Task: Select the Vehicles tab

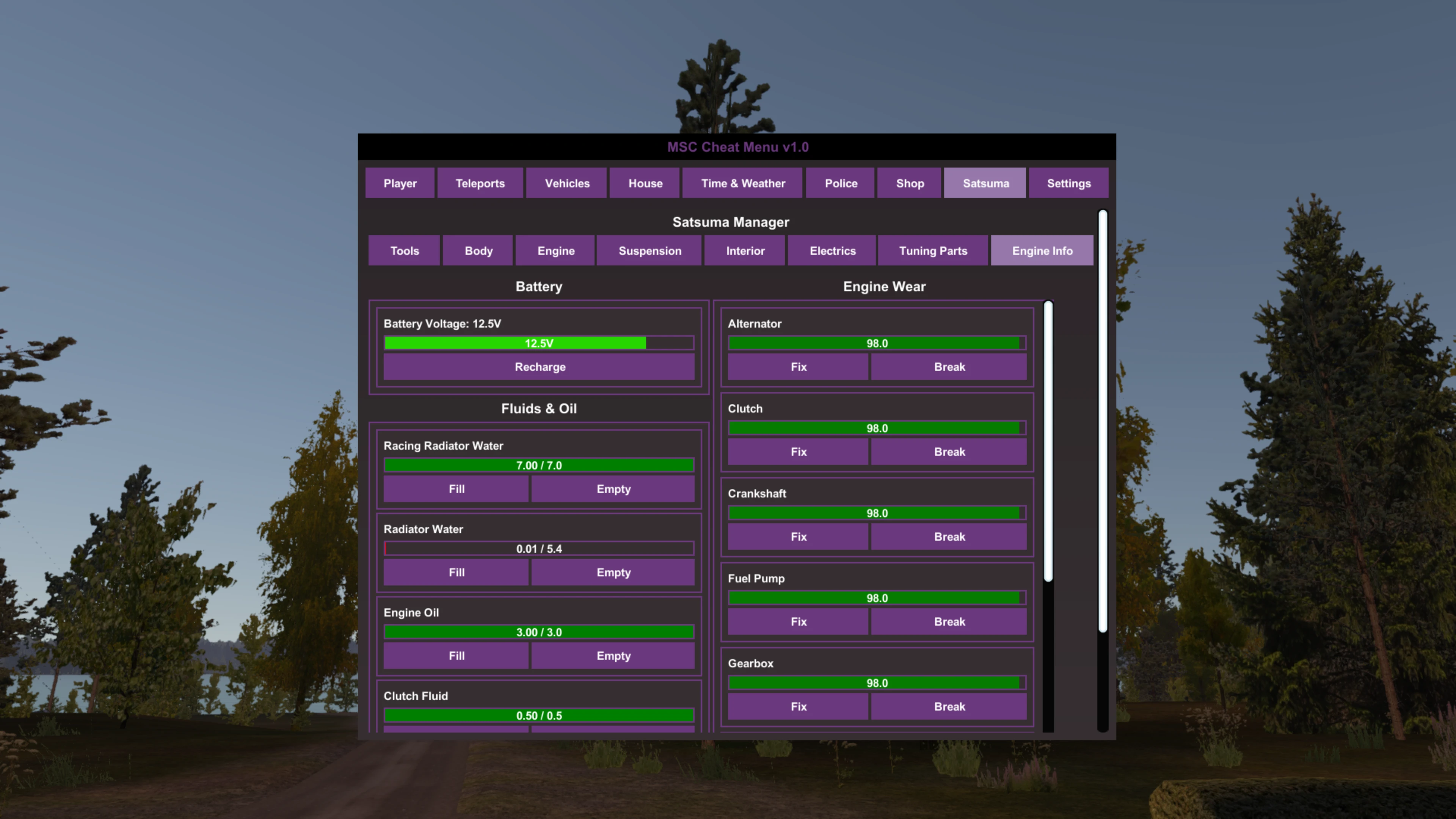Action: 566,182
